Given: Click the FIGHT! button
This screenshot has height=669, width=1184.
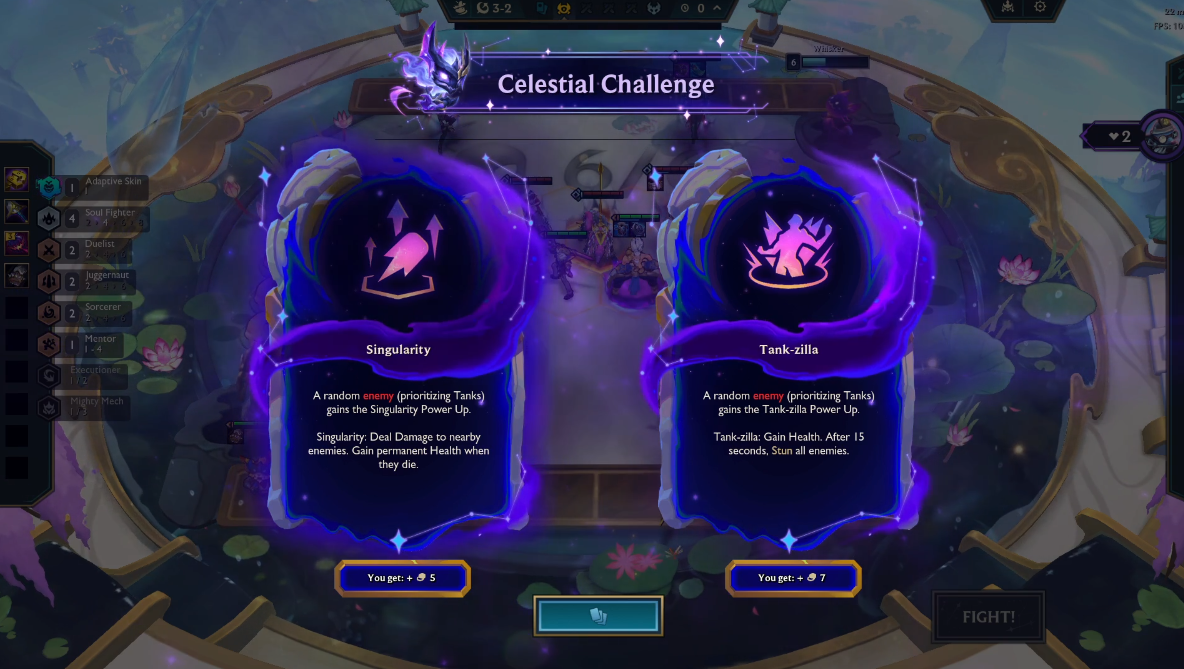Looking at the screenshot, I should [988, 616].
